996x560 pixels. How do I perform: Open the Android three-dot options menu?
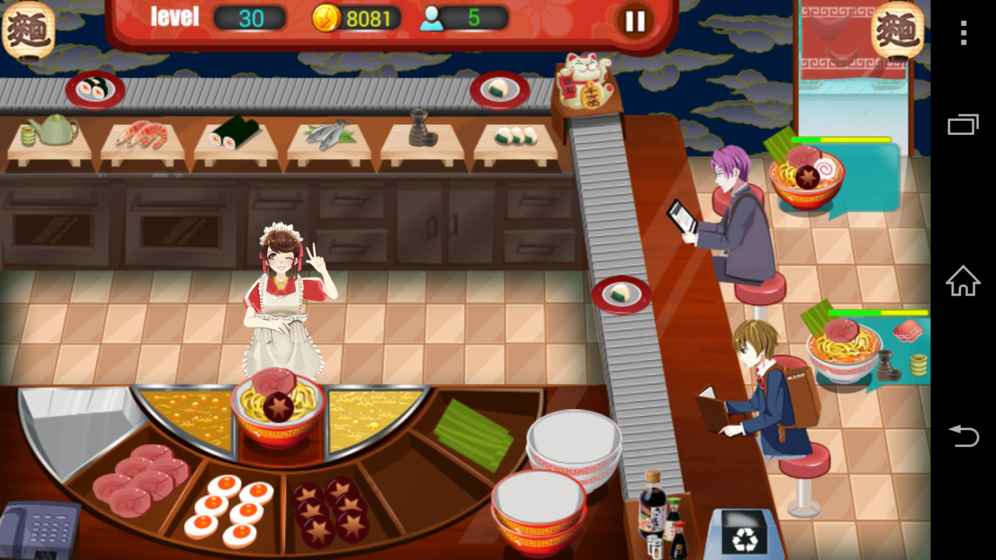click(963, 33)
